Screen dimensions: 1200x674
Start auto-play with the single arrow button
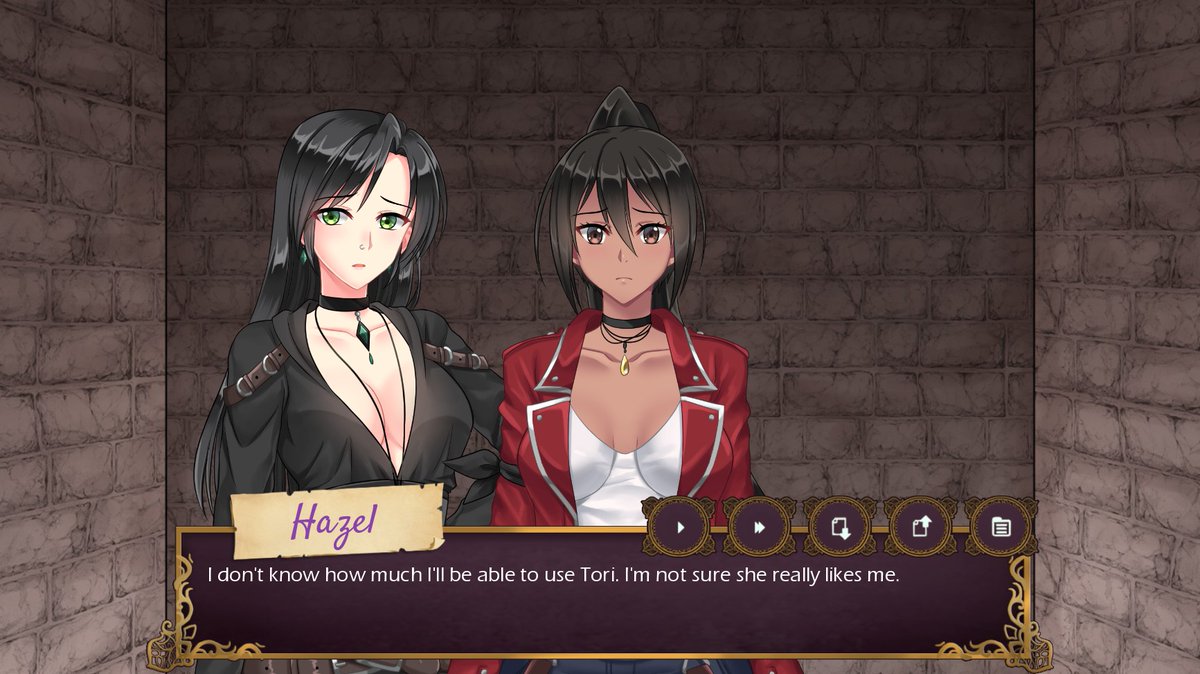(680, 527)
